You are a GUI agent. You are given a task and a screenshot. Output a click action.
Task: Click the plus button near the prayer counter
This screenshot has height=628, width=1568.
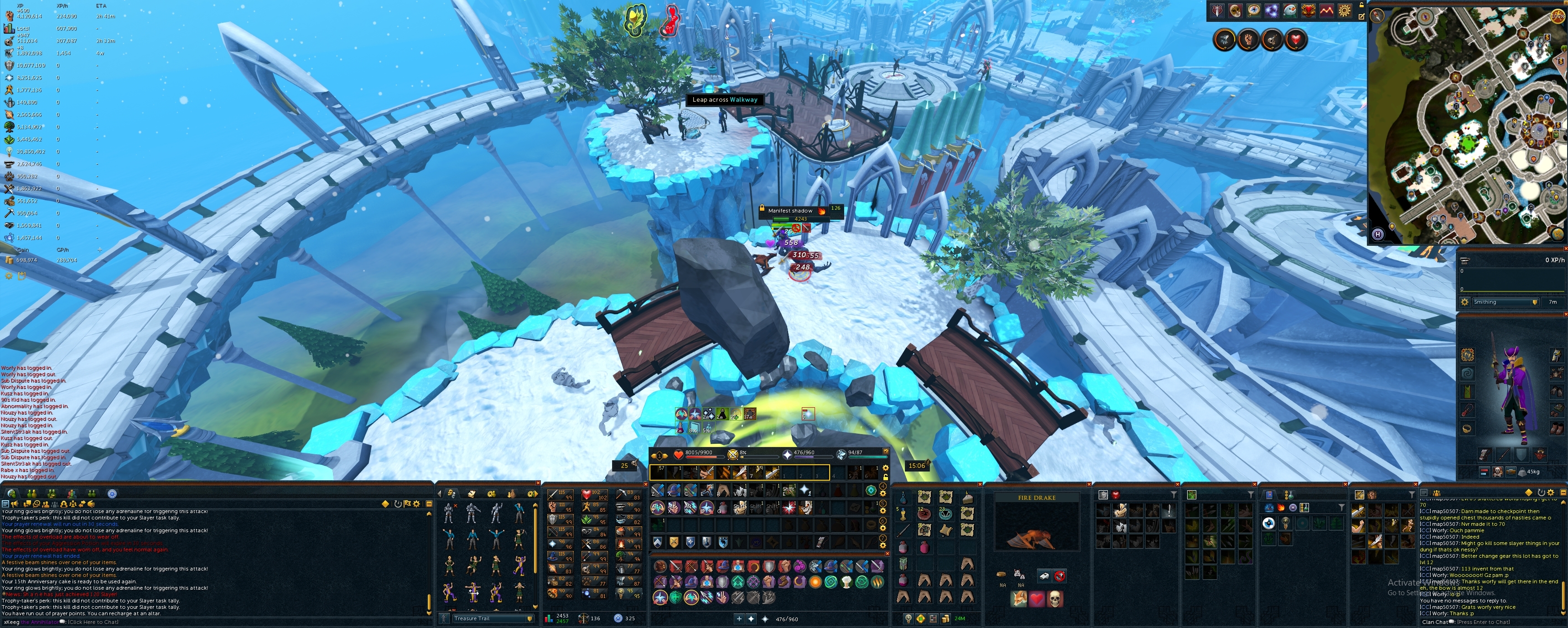click(x=739, y=619)
